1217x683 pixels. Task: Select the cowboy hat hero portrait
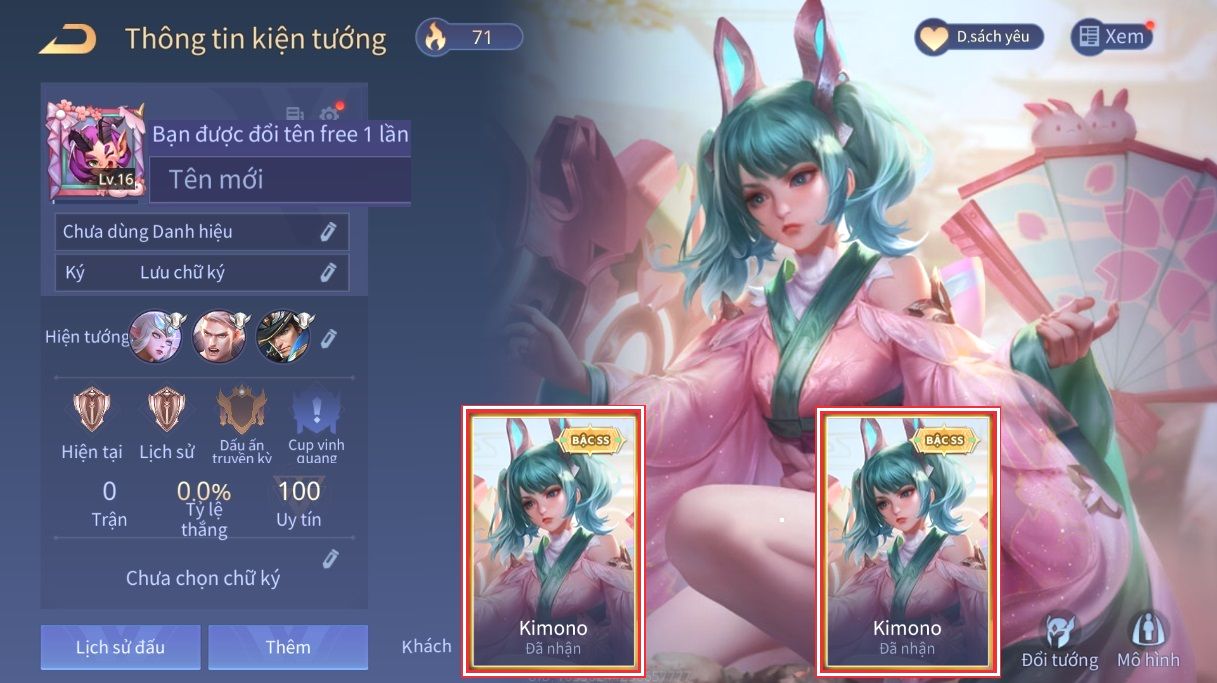pos(283,336)
